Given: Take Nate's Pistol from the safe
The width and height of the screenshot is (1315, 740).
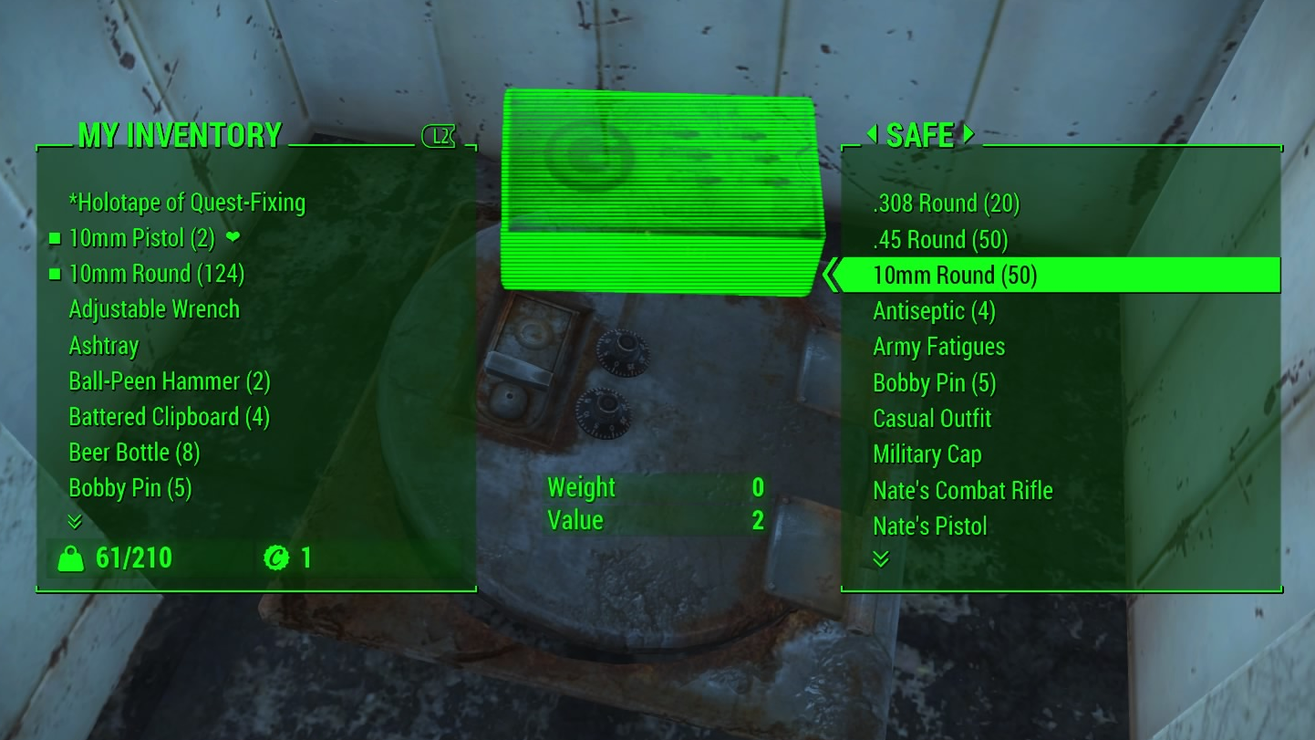Looking at the screenshot, I should point(929,526).
